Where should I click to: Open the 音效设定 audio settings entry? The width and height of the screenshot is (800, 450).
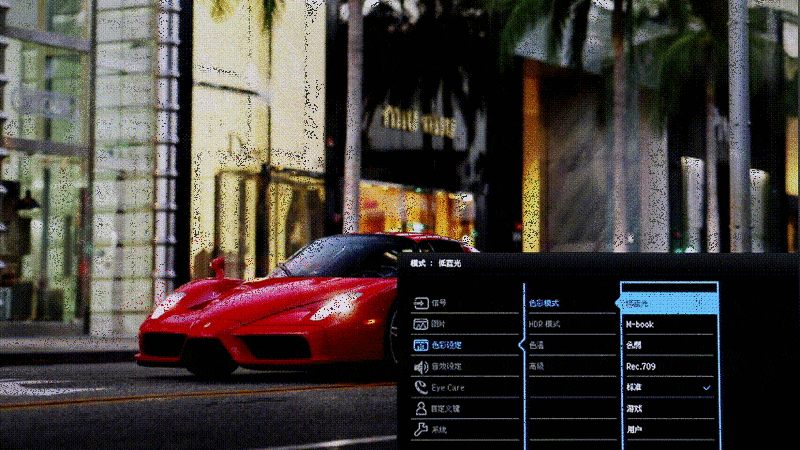[x=446, y=367]
